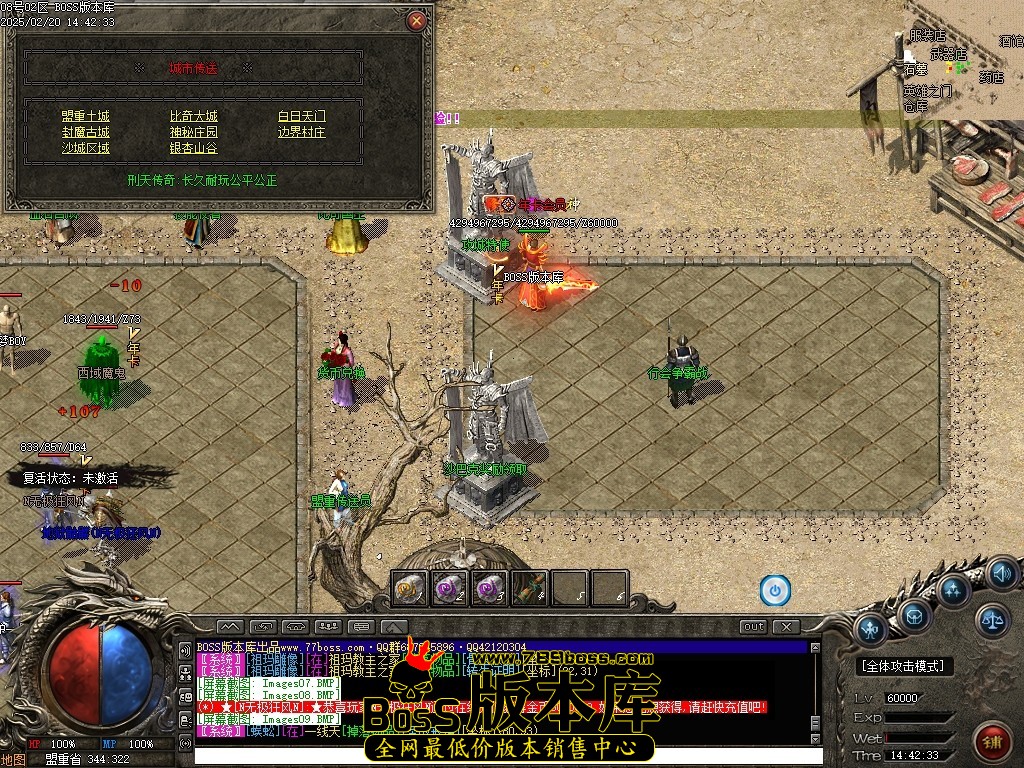Choose the 银杏山谷 destination
Screen dimensions: 1024x768
tap(193, 148)
